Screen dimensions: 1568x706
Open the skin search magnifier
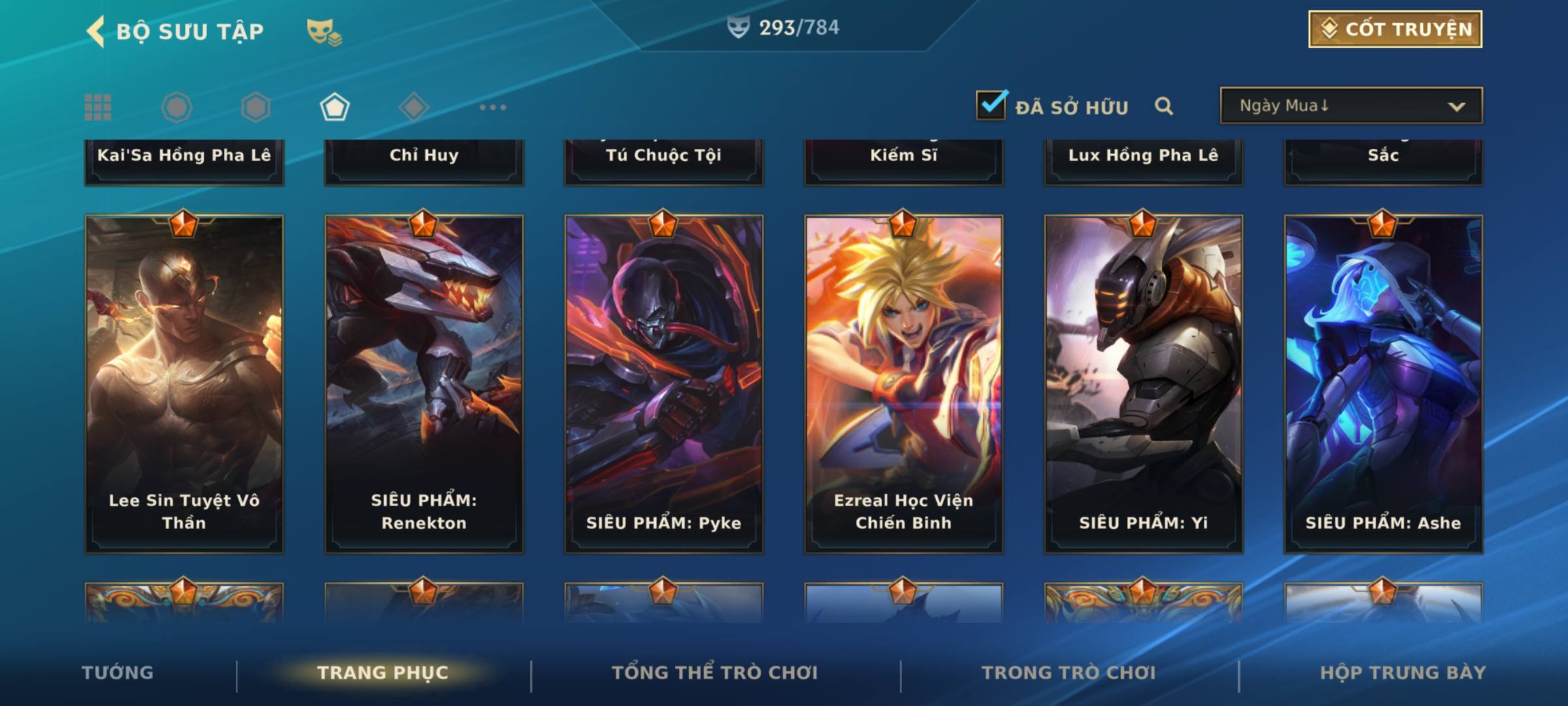pyautogui.click(x=1164, y=106)
